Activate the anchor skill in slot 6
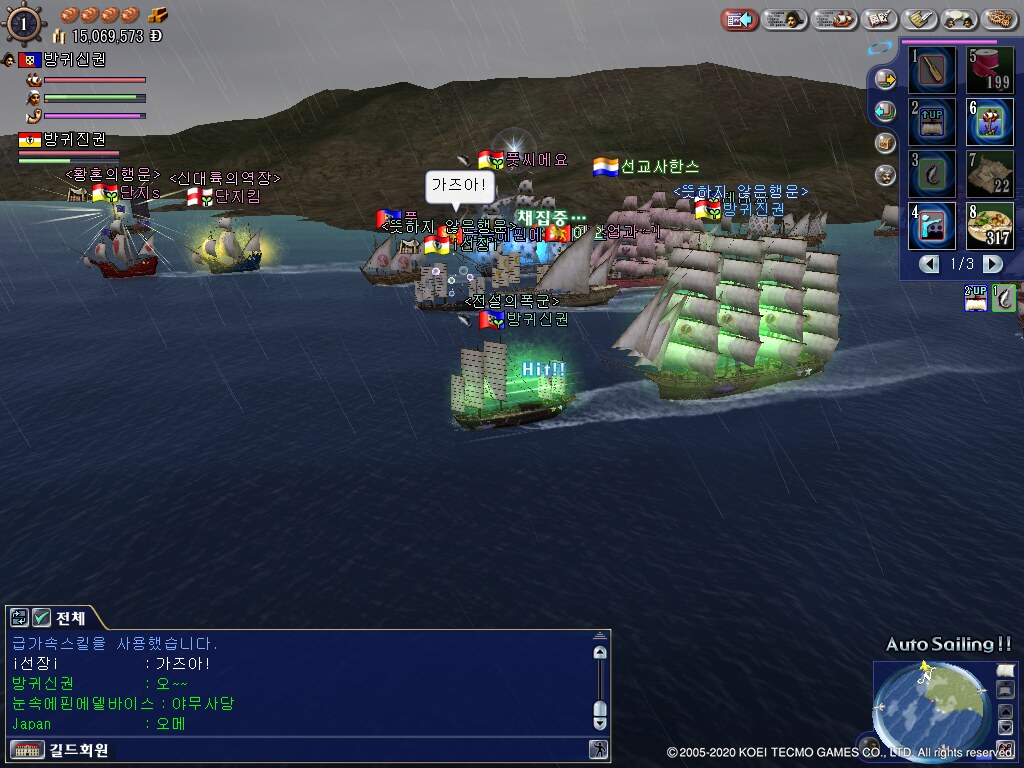This screenshot has width=1024, height=768. 990,122
